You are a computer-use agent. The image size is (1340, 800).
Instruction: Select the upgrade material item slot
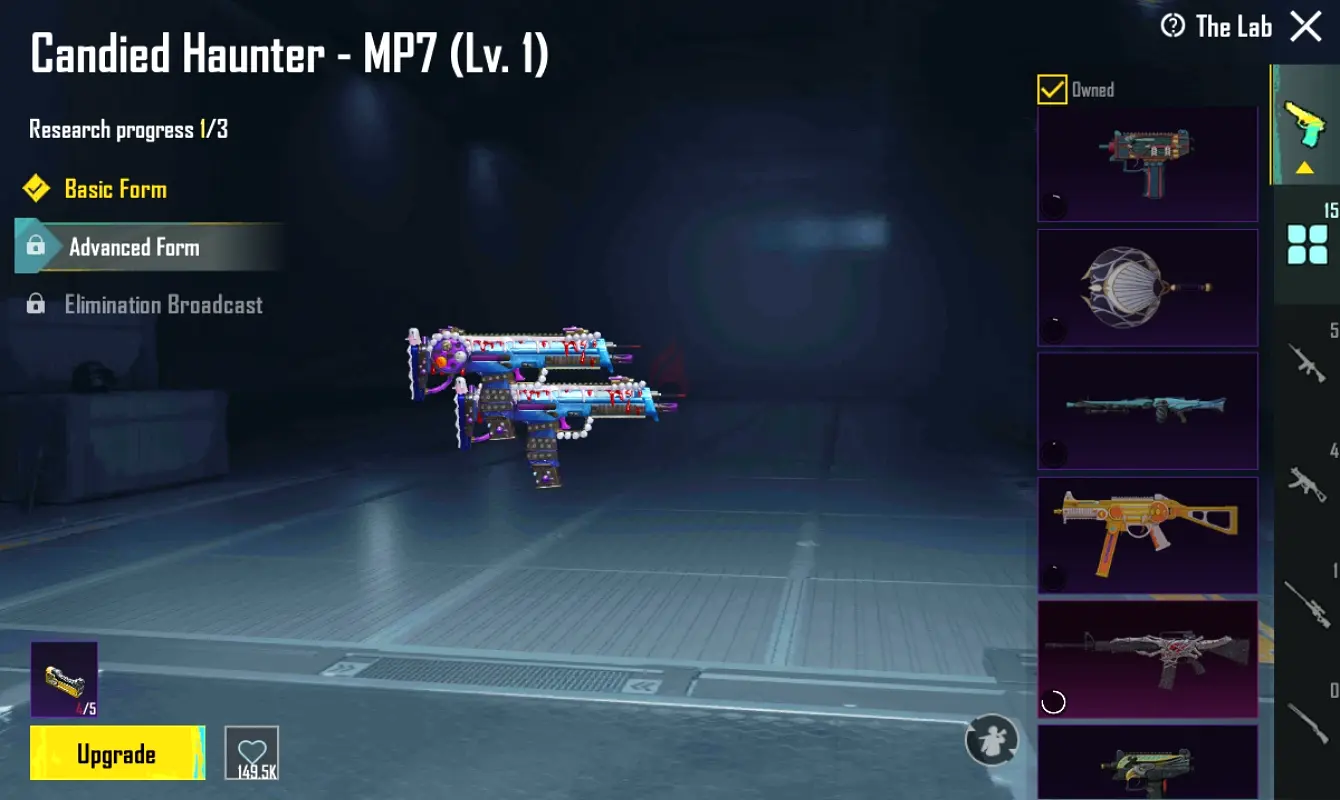tap(64, 680)
